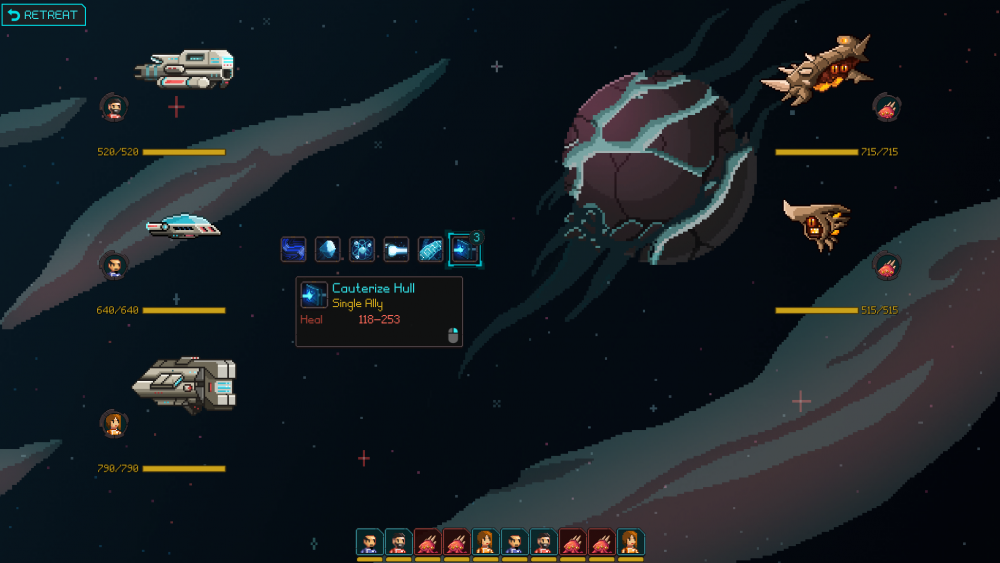Click the pilot portrait beside the saucer ship
Image resolution: width=1000 pixels, height=563 pixels.
coord(114,265)
